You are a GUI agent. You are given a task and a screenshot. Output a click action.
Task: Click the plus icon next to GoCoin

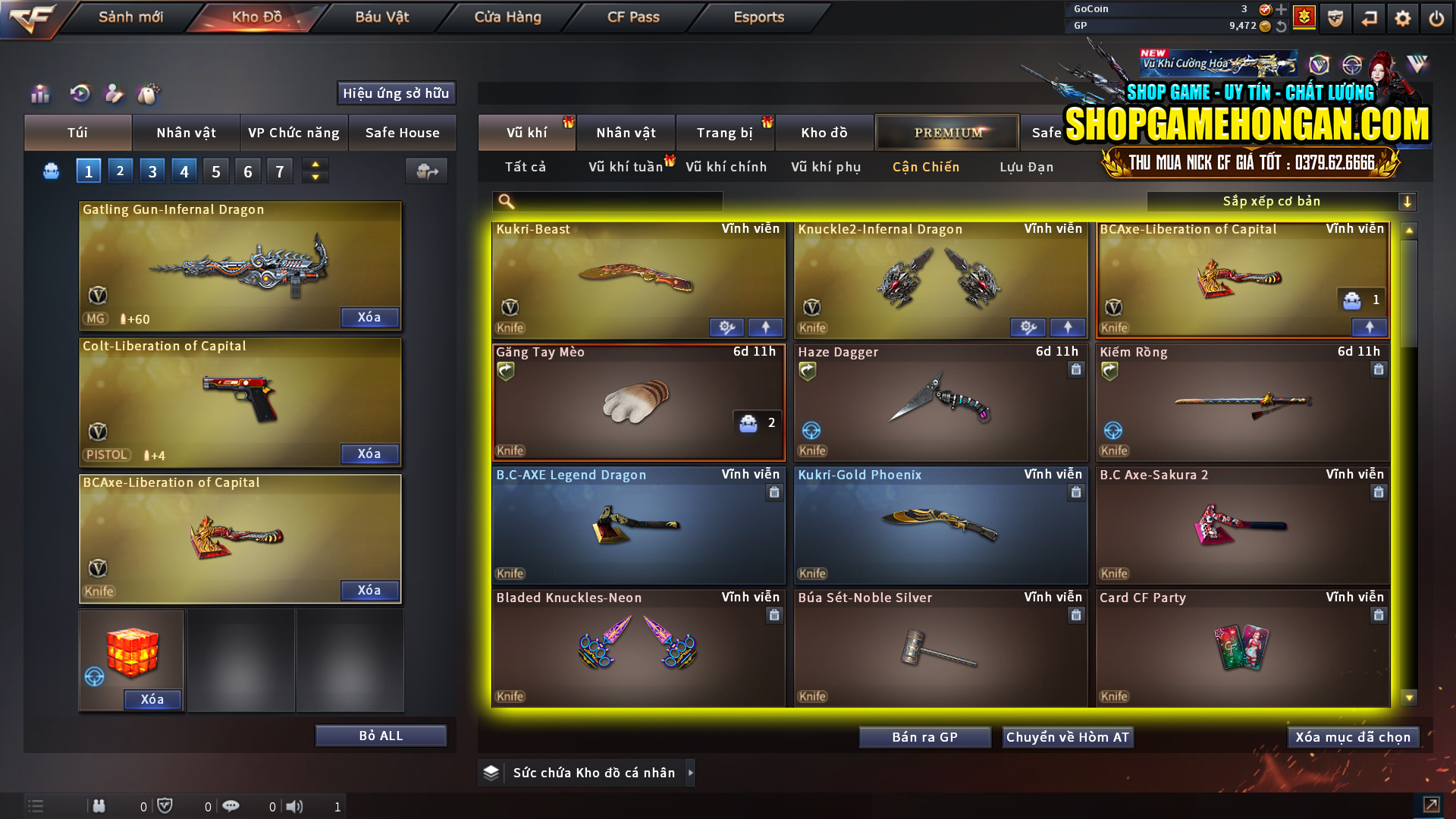(x=1280, y=11)
